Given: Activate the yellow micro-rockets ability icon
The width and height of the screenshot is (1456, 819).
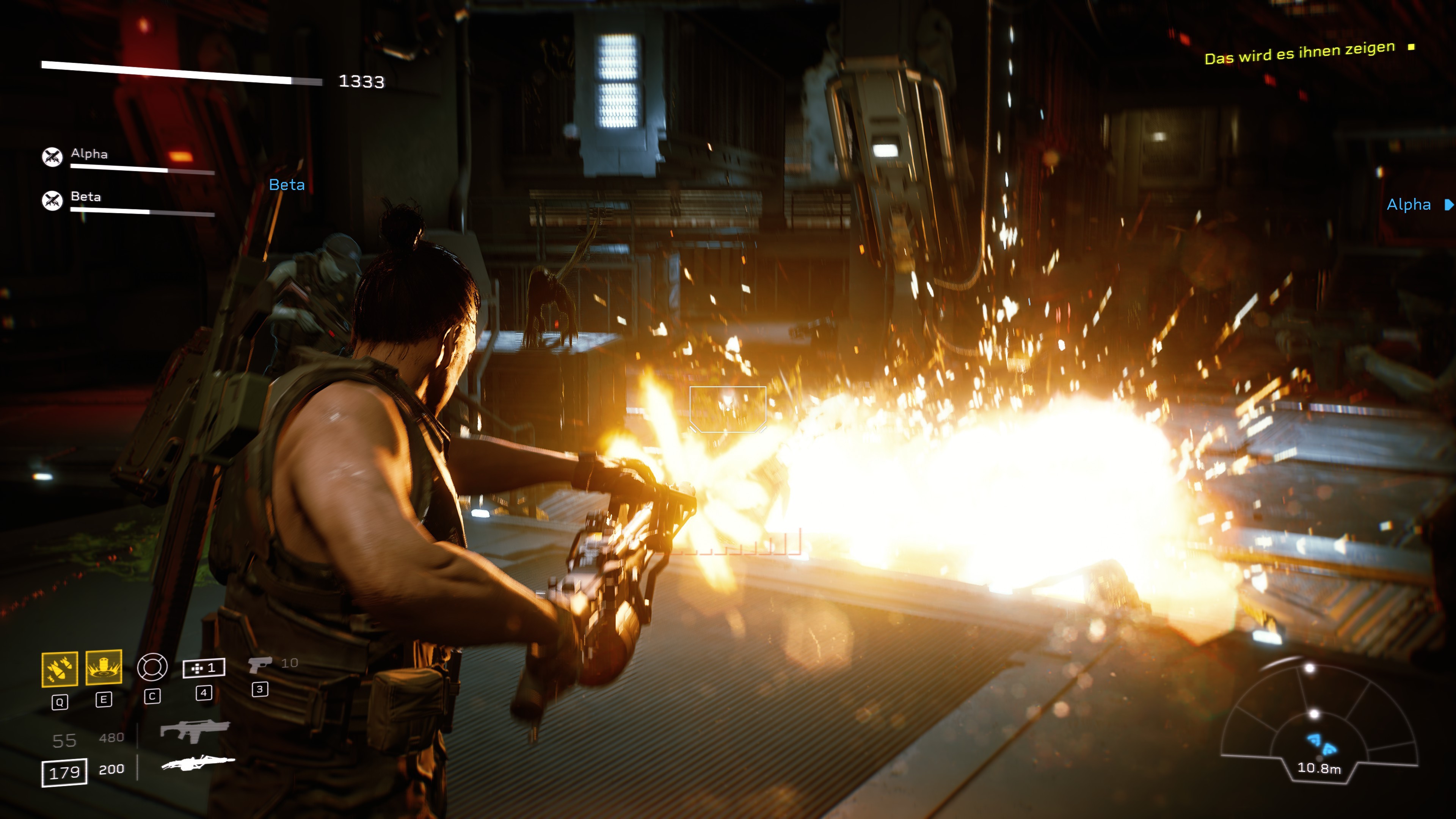Looking at the screenshot, I should [x=60, y=669].
